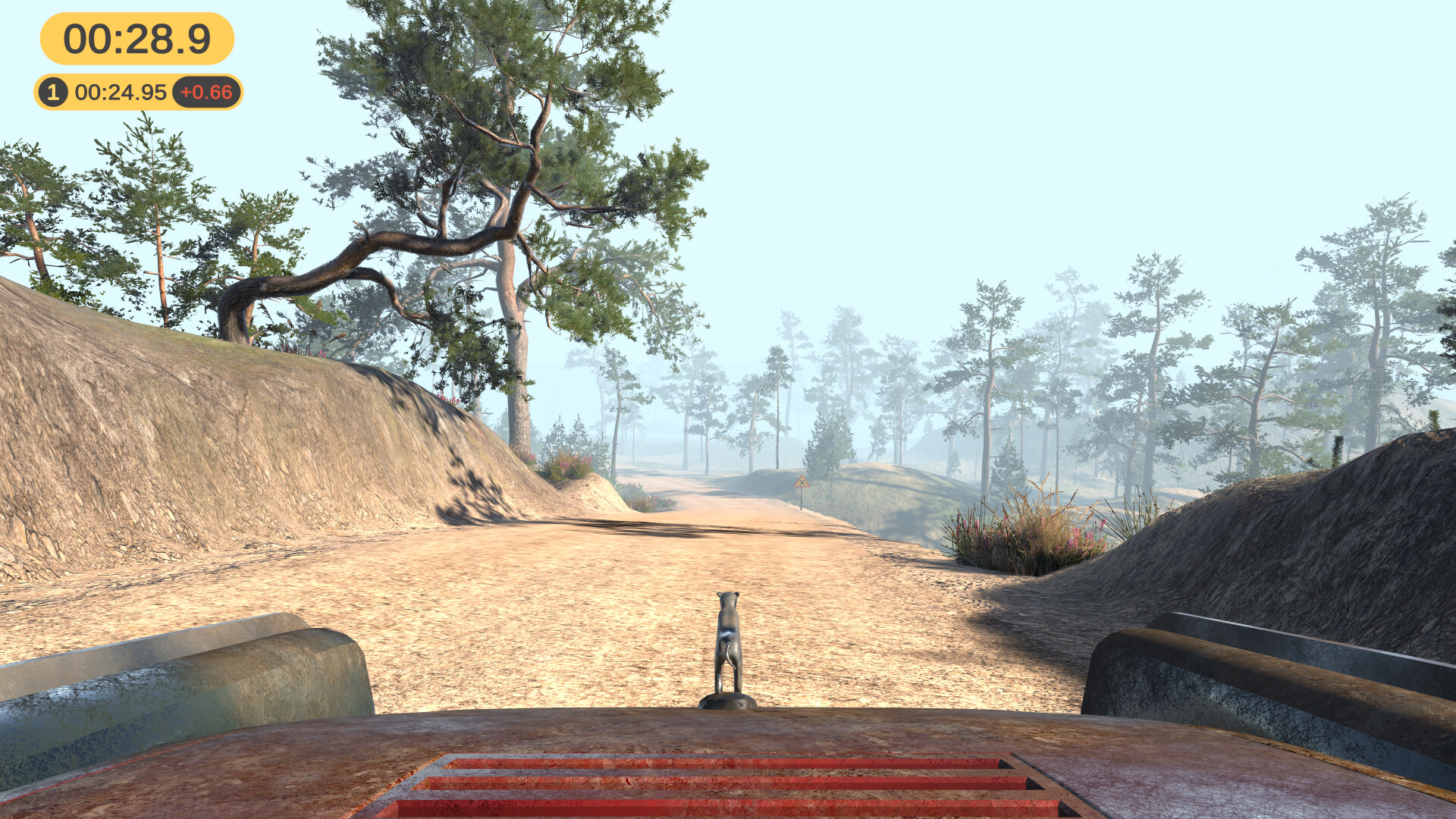Screen dimensions: 1456x819
Task: Open details on the sector delta capsule
Action: tap(206, 92)
